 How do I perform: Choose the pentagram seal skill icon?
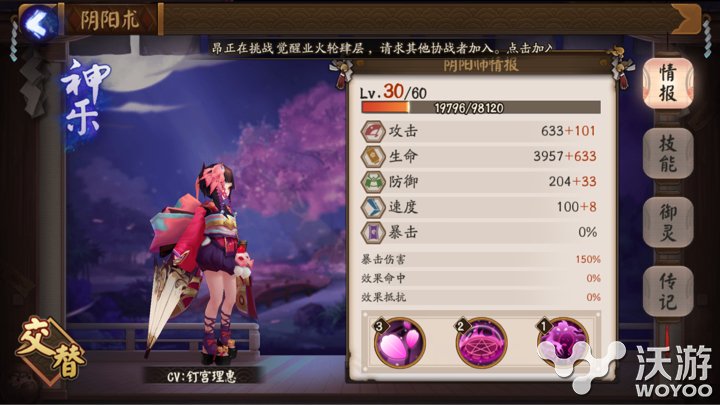click(x=480, y=347)
